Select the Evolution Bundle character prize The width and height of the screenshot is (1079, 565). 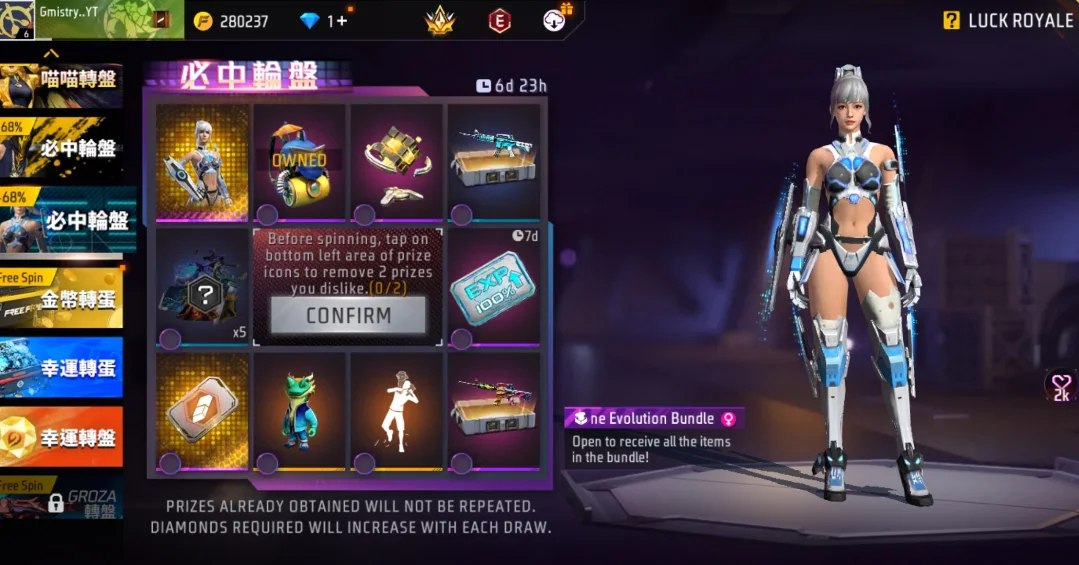click(202, 161)
